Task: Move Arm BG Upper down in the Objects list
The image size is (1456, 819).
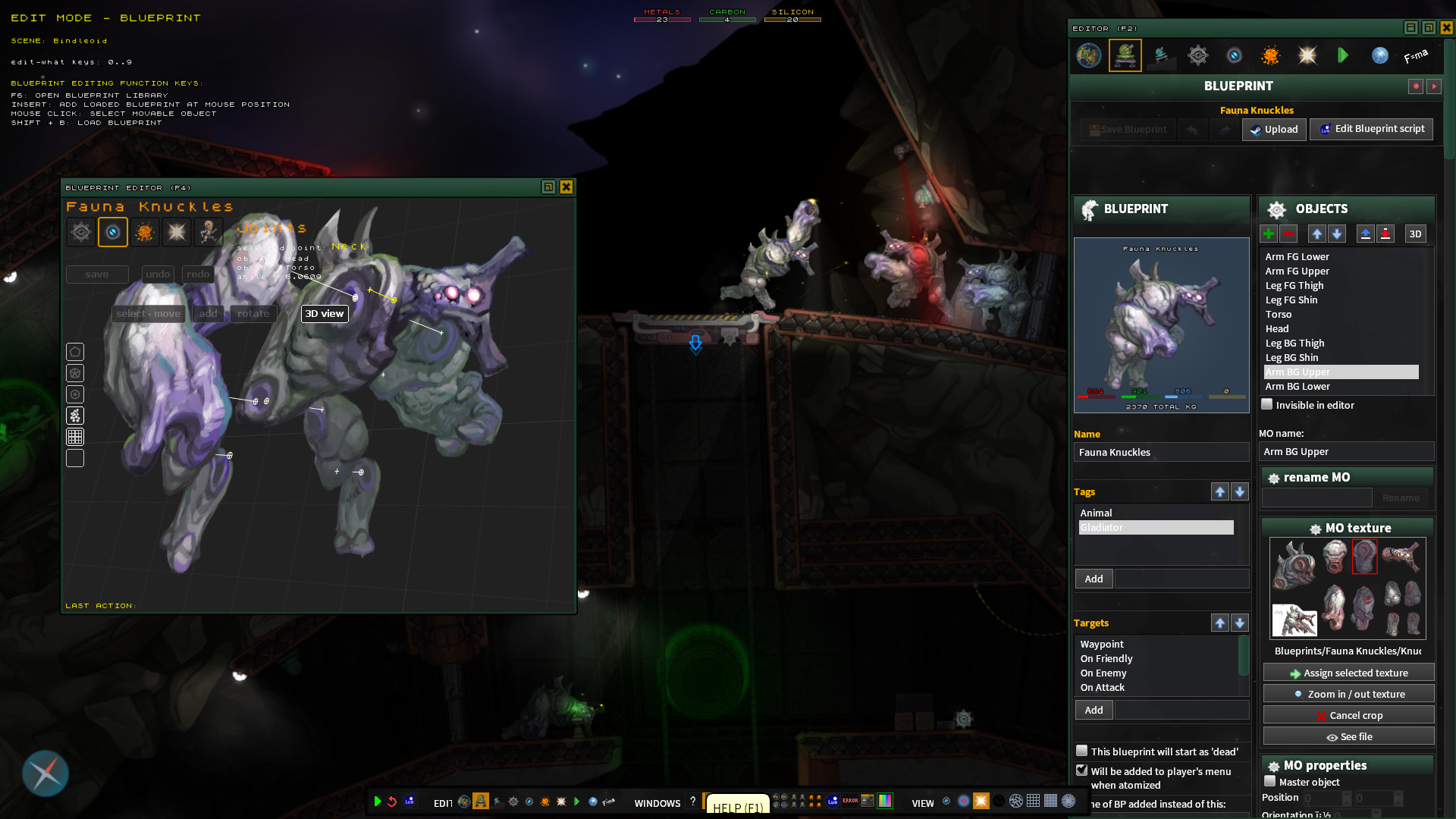Action: point(1337,234)
